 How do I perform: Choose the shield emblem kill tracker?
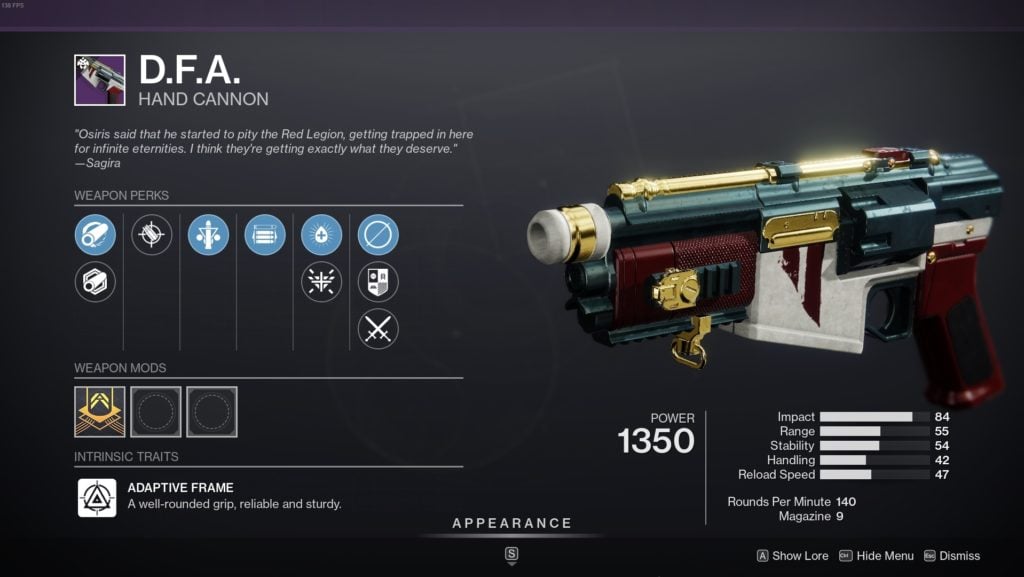(x=378, y=282)
